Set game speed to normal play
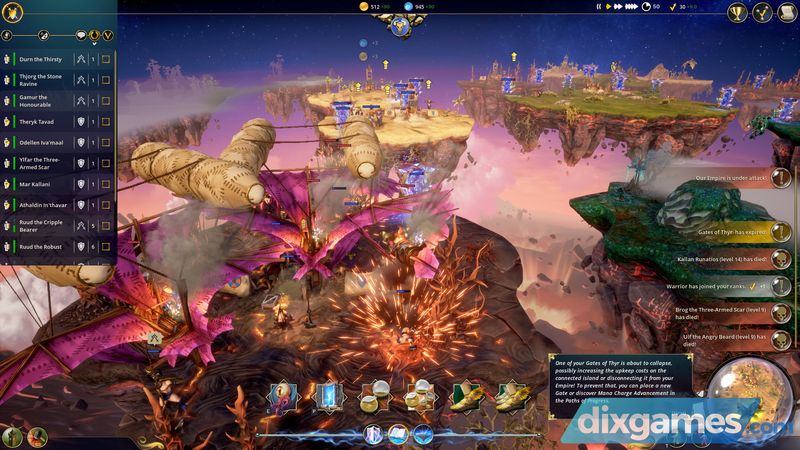This screenshot has width=800, height=450. (x=608, y=7)
